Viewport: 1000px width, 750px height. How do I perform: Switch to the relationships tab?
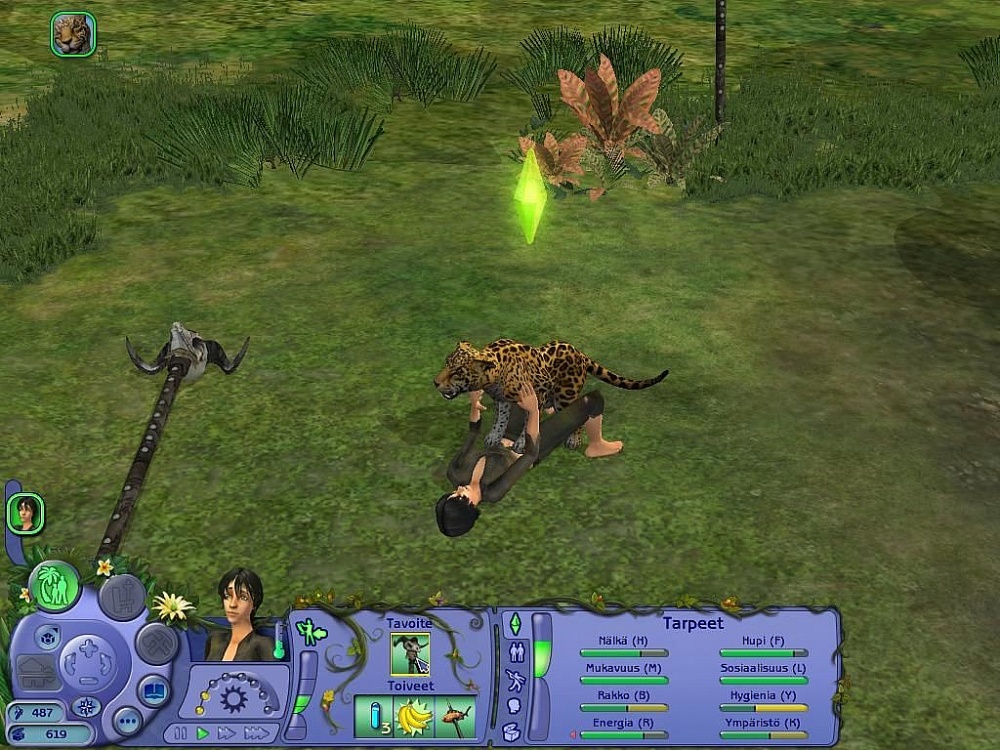point(516,652)
